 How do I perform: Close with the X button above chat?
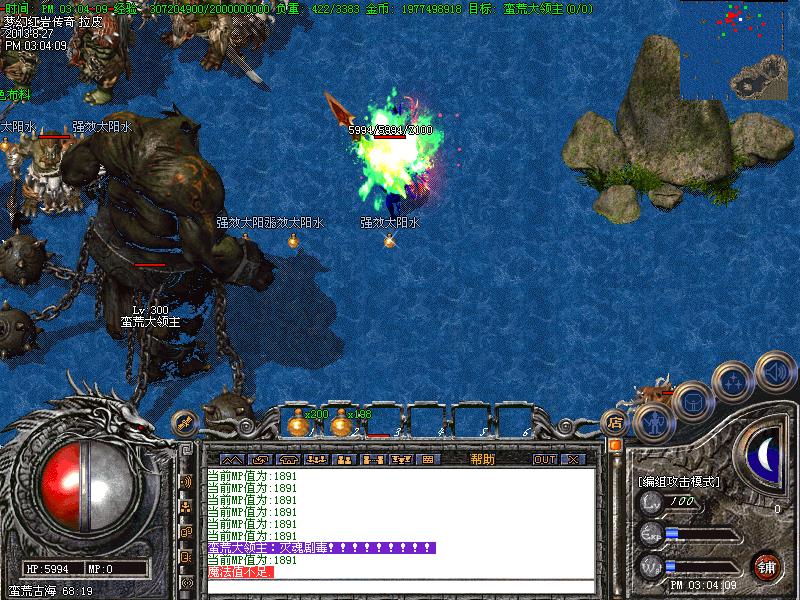pyautogui.click(x=572, y=459)
